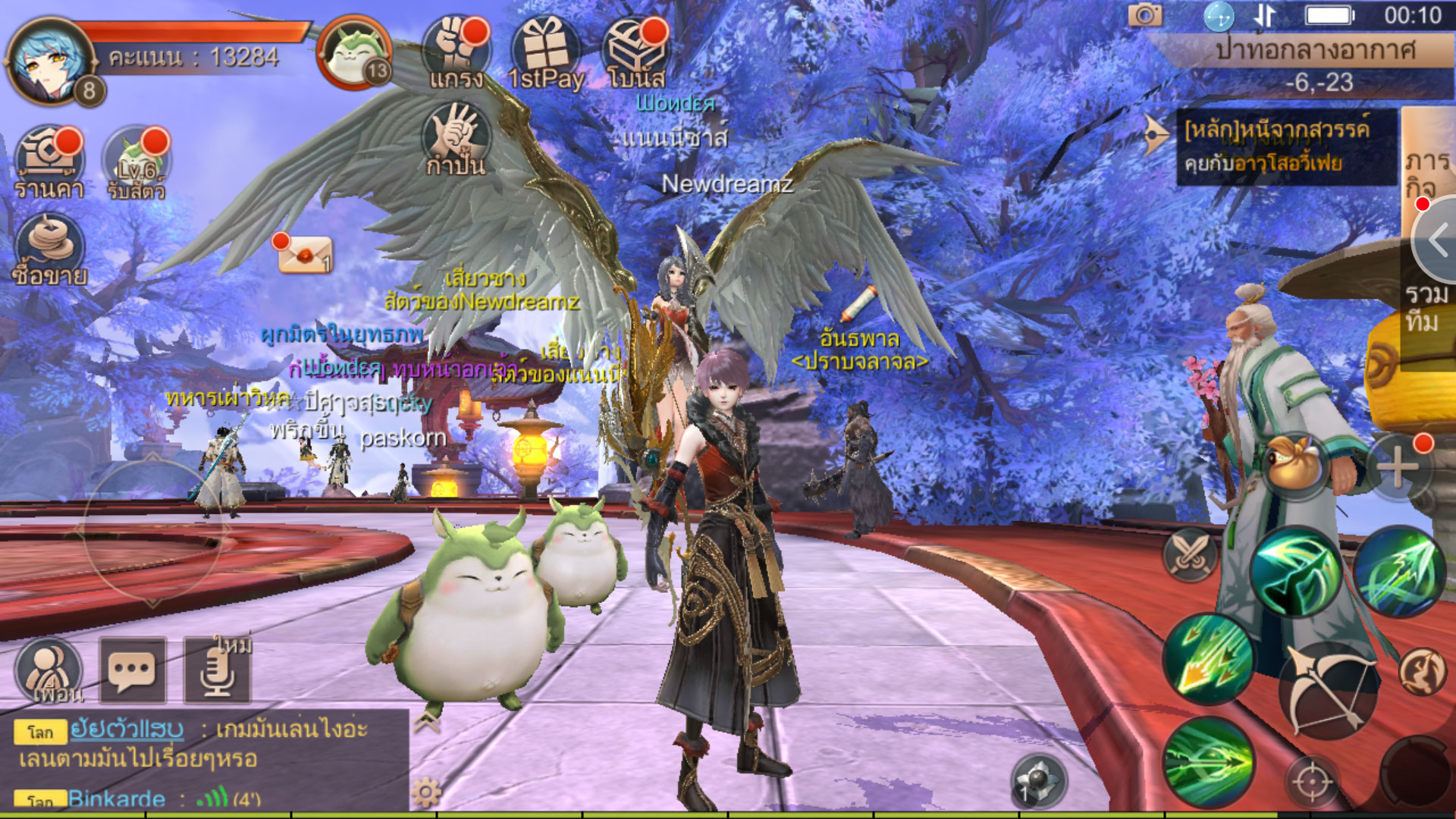Viewport: 1456px width, 819px height.
Task: Open the mail envelope icon
Action: pos(303,255)
